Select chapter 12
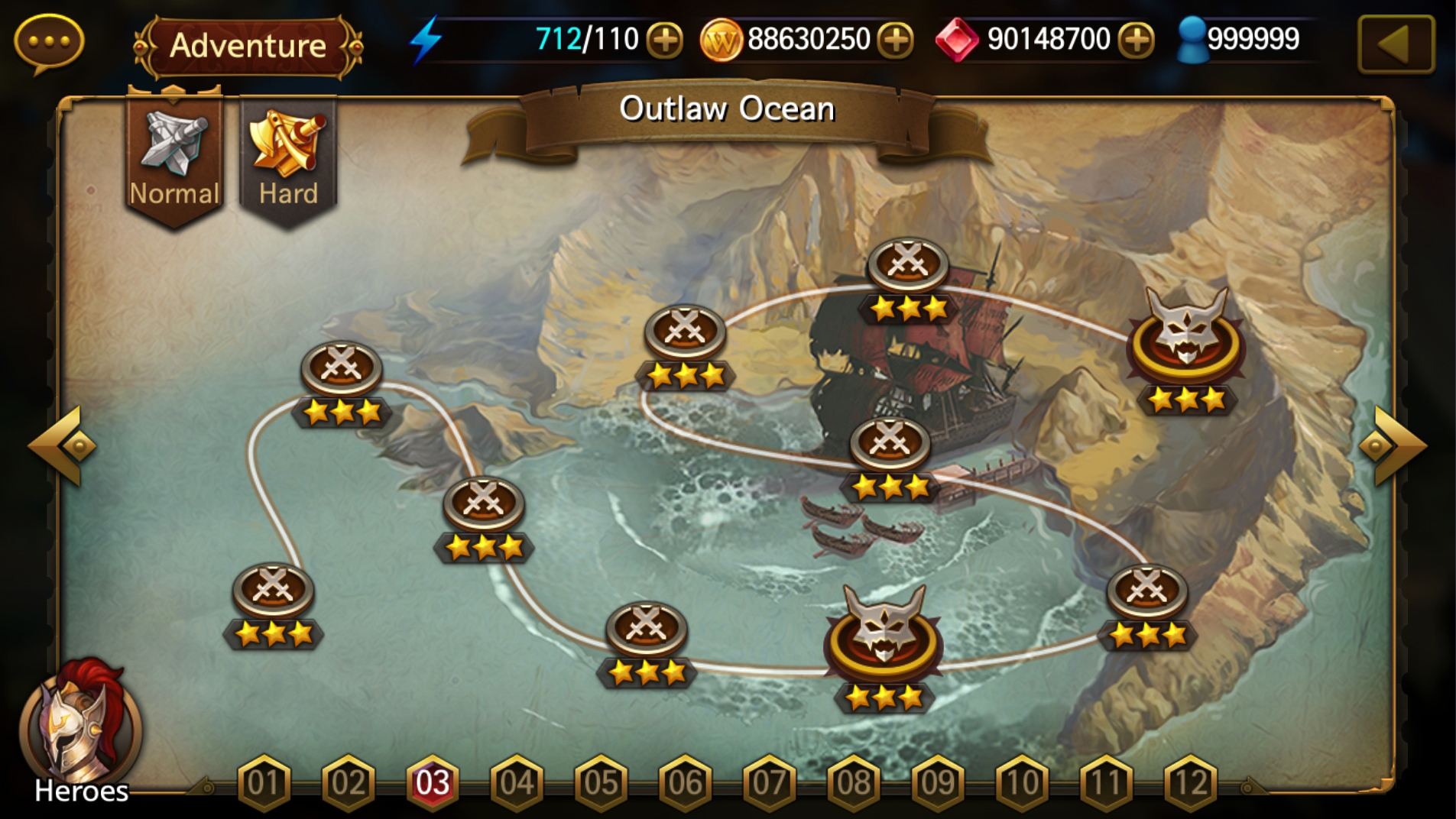 1190,782
